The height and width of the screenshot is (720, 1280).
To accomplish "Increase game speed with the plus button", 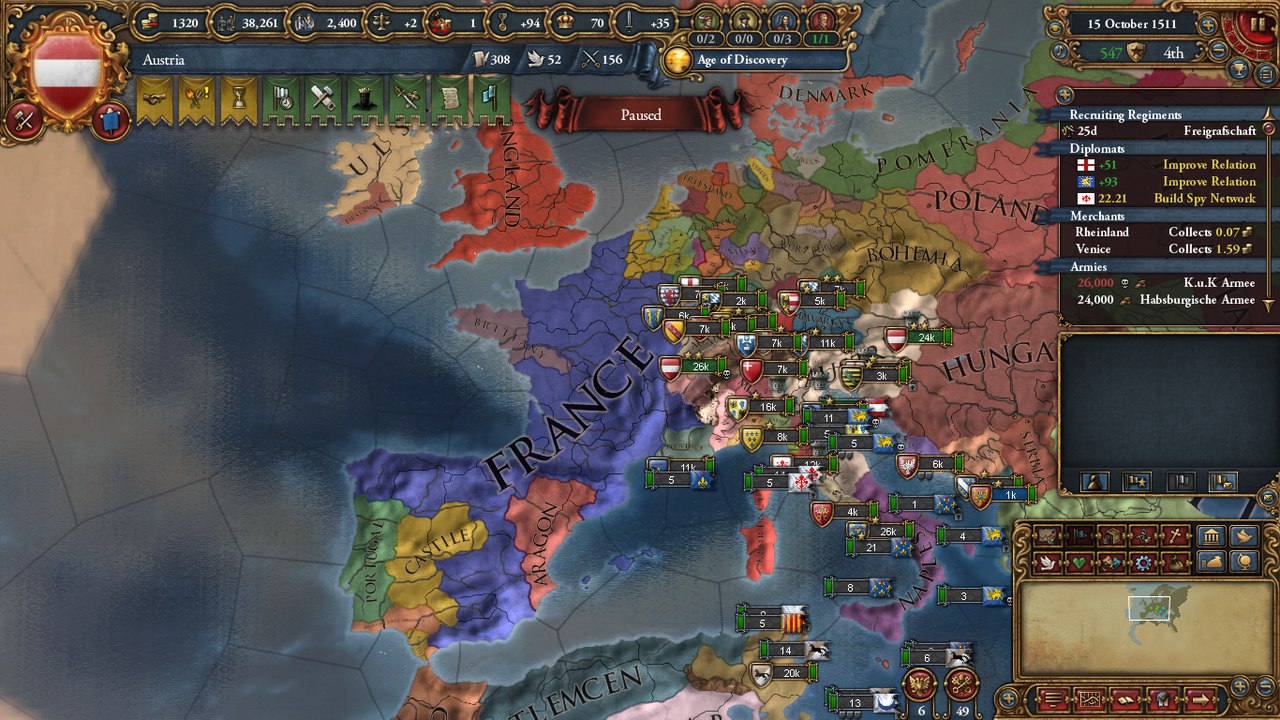I will pos(1208,25).
